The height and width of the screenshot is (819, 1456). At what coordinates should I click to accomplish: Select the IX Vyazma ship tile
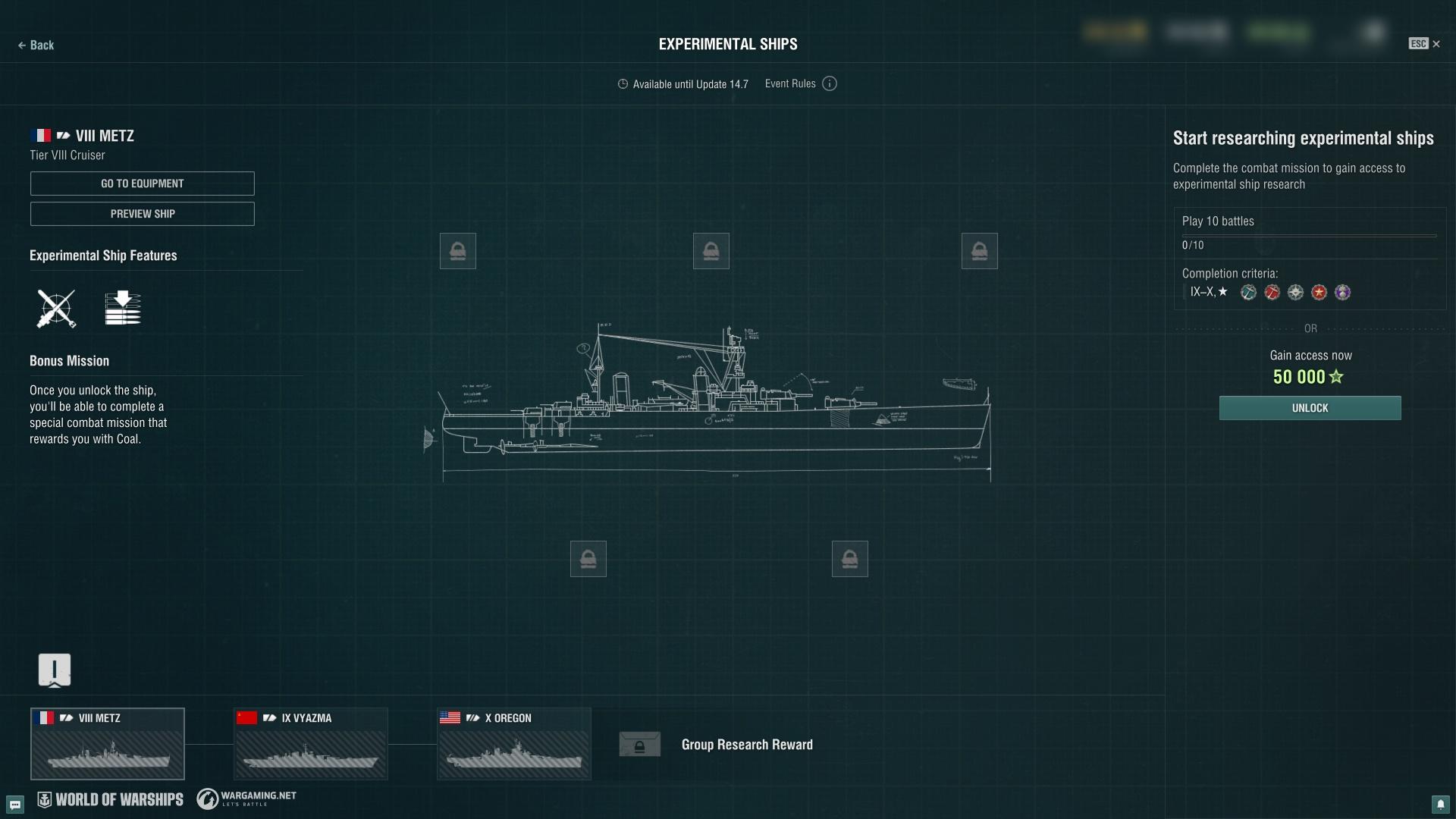(x=311, y=744)
